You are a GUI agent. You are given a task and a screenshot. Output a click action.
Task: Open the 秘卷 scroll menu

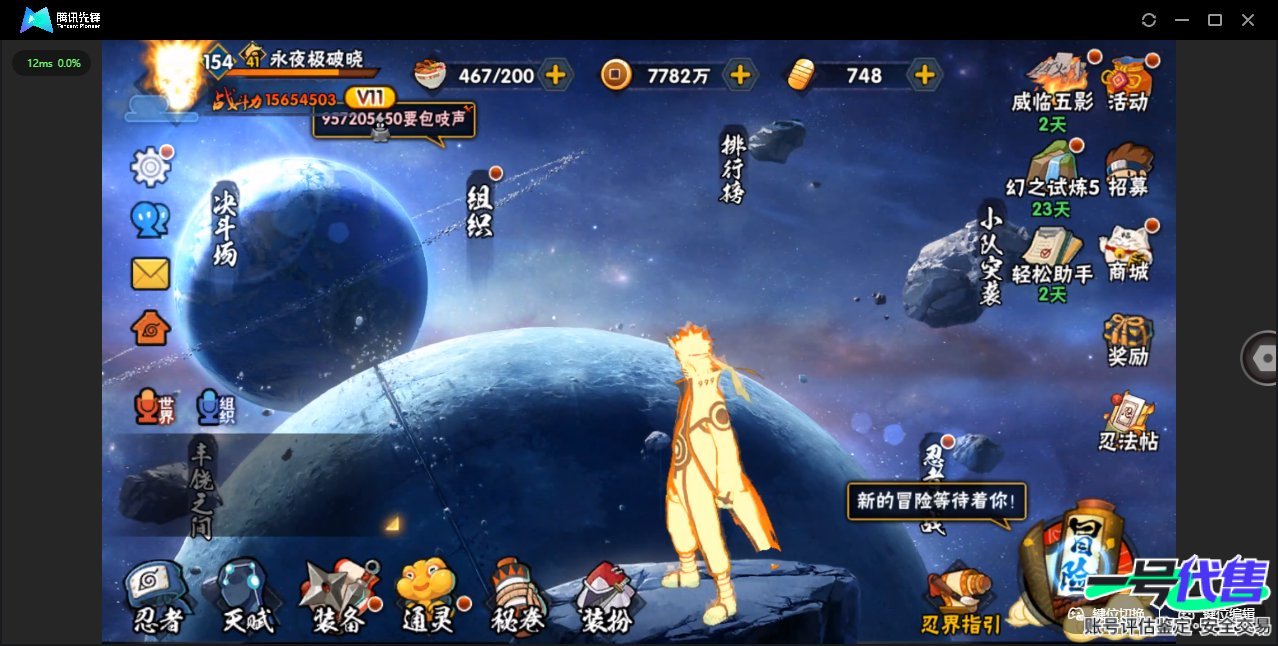click(517, 598)
